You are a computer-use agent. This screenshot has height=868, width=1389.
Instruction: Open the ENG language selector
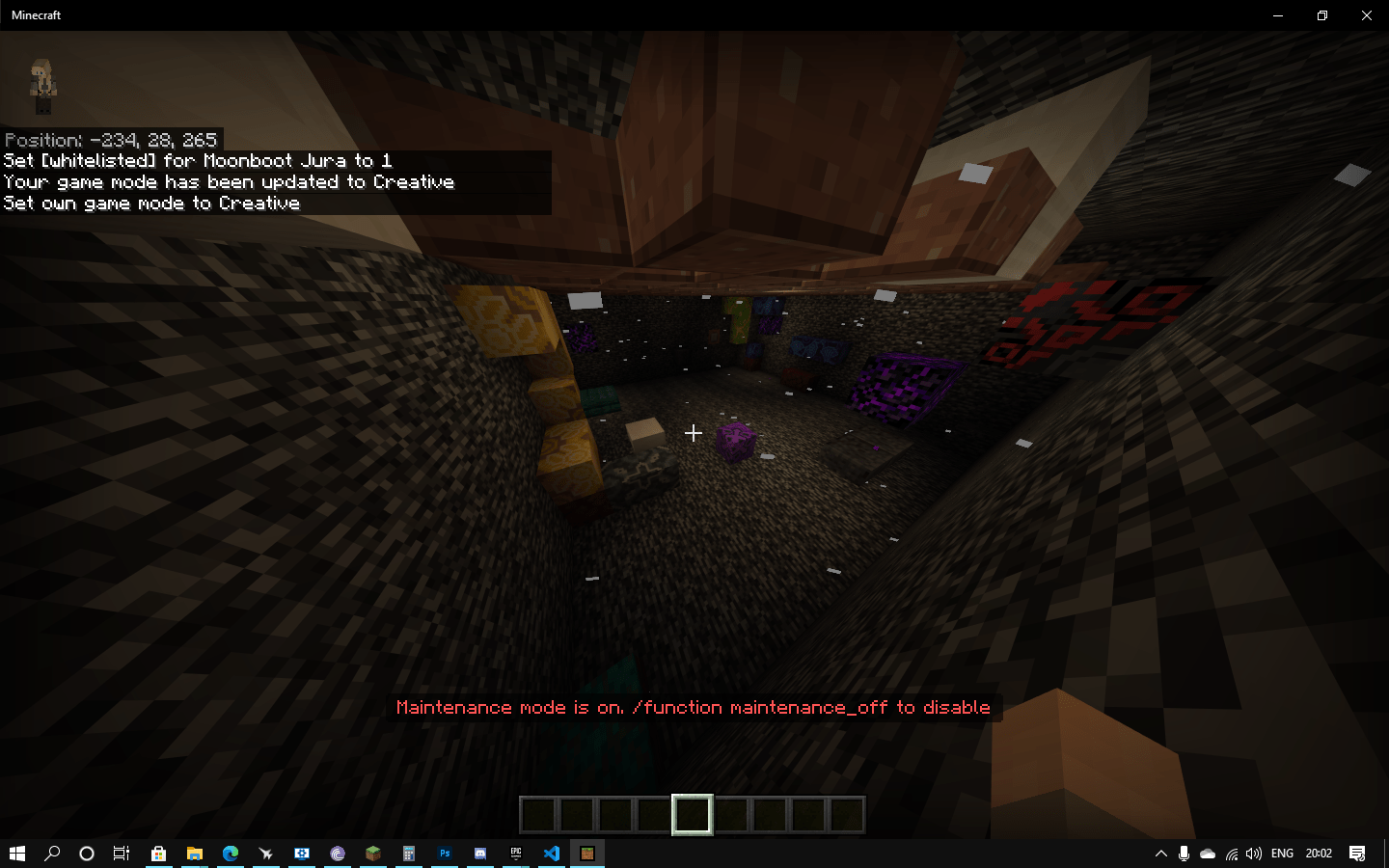1282,854
